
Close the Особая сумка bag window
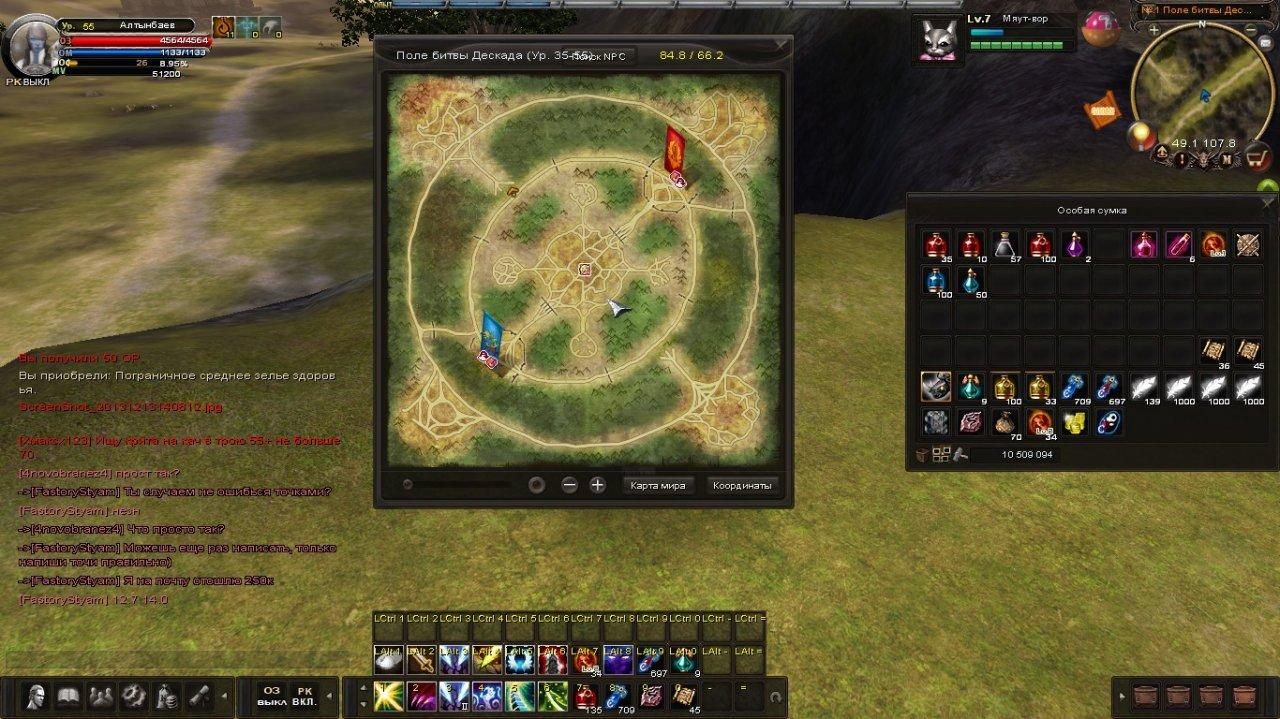(x=1269, y=203)
